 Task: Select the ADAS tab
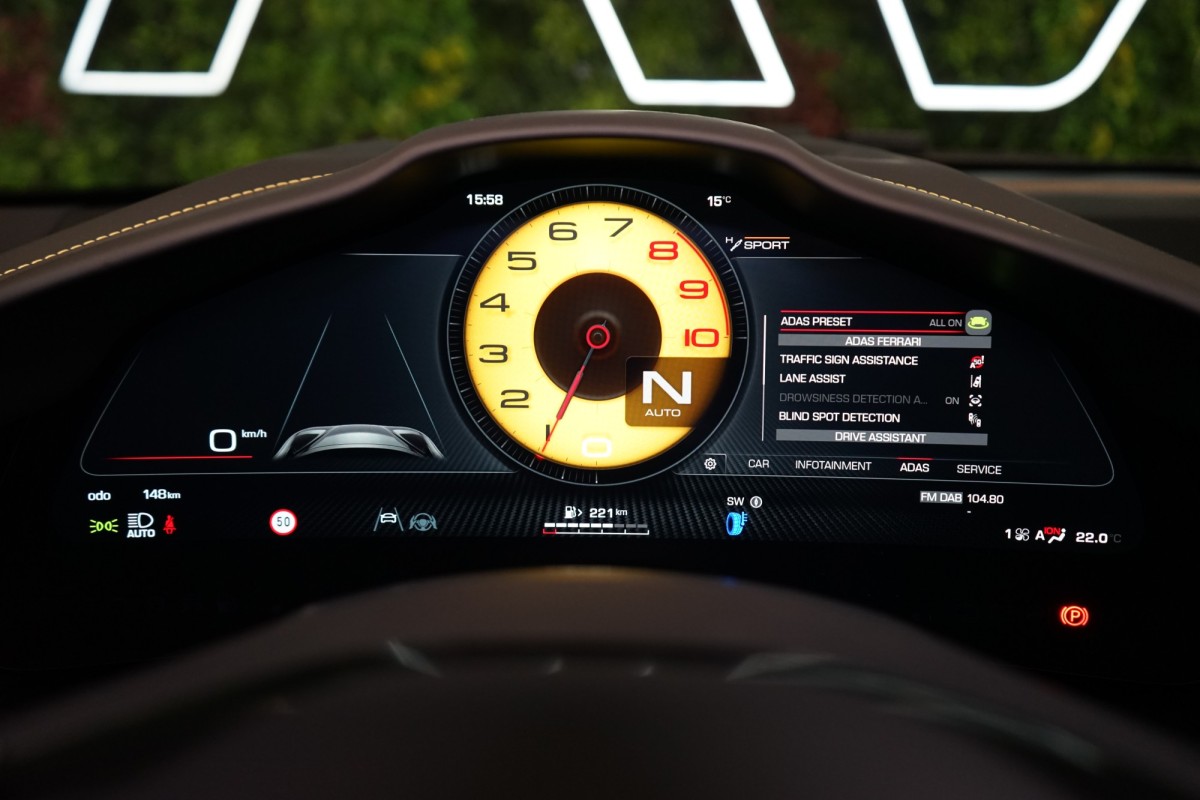click(x=914, y=467)
